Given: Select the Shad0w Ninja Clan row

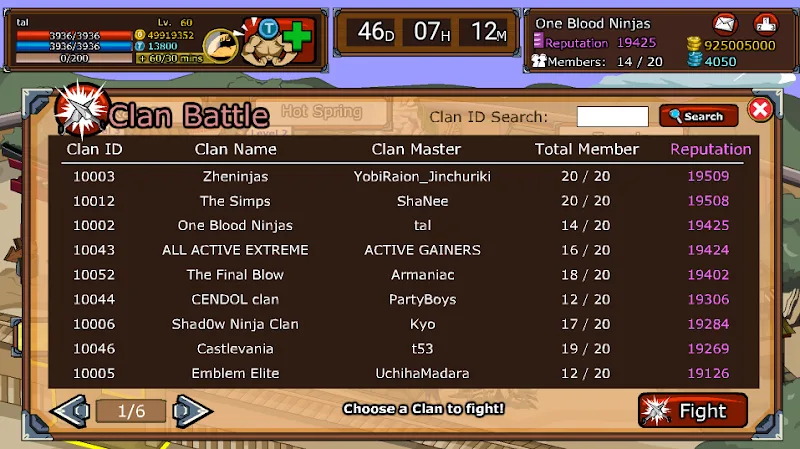Looking at the screenshot, I should (x=400, y=324).
